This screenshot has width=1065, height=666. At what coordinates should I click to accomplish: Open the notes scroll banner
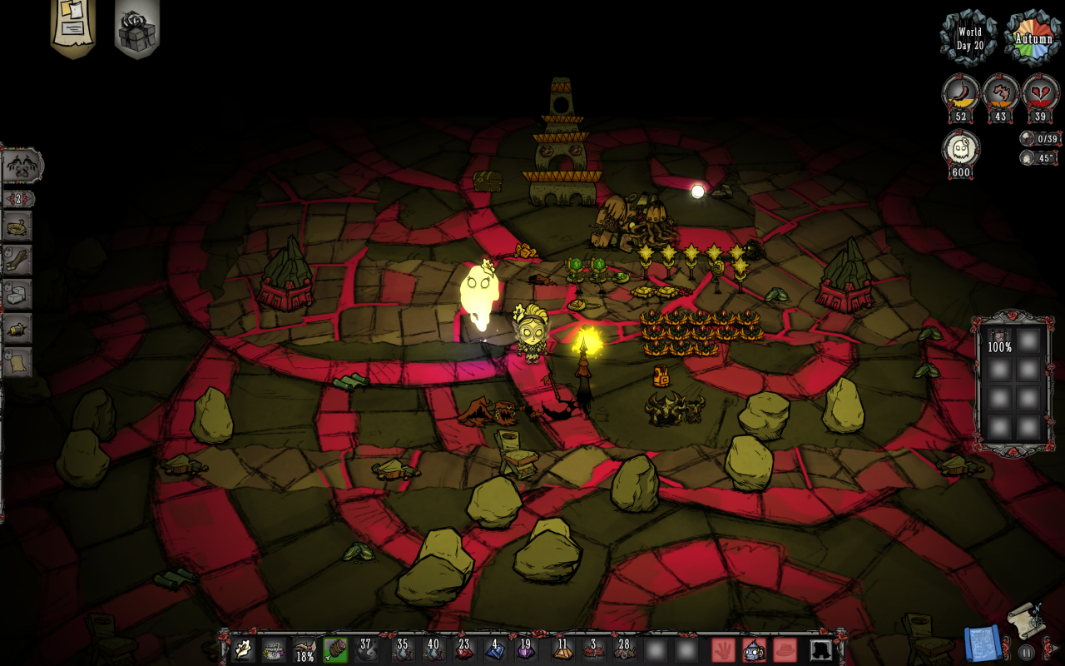point(72,28)
